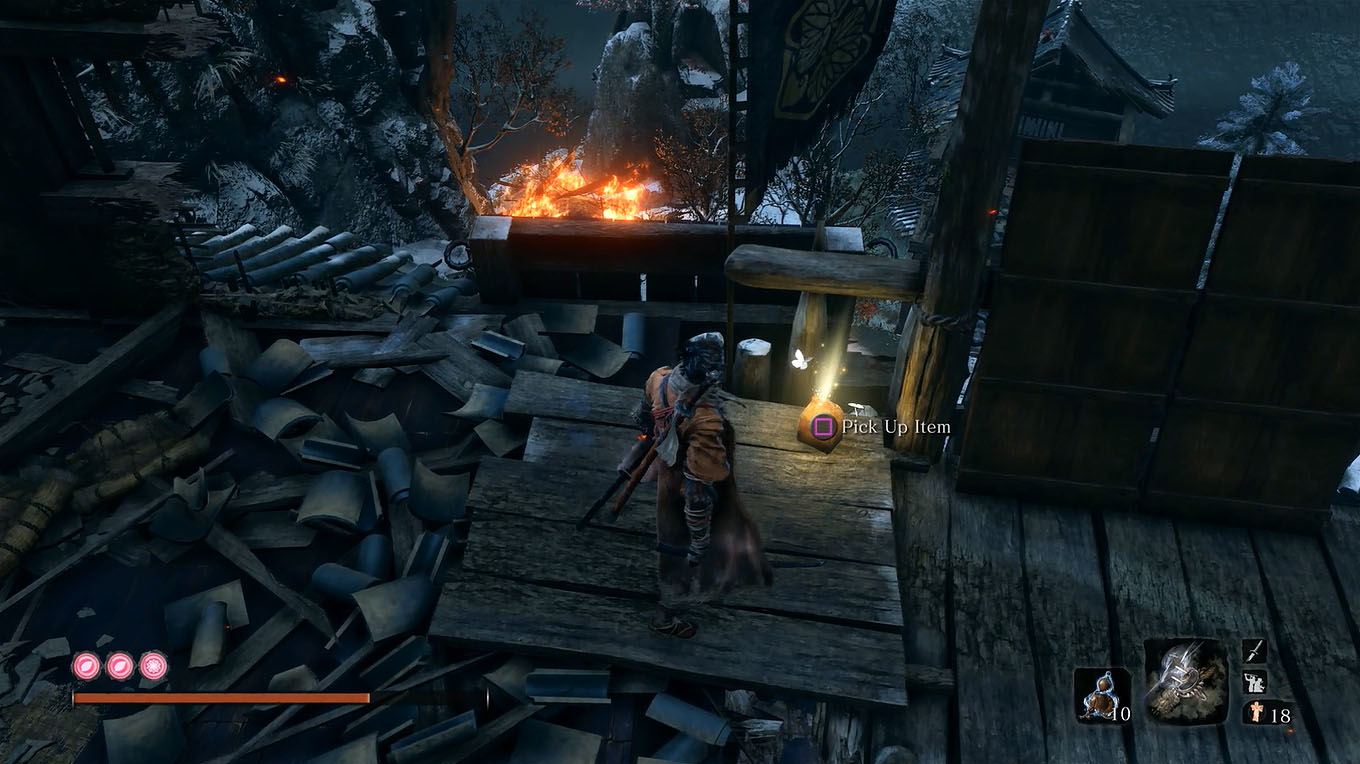The image size is (1360, 764).
Task: Click the first pink resurrection leaf node
Action: [x=85, y=665]
